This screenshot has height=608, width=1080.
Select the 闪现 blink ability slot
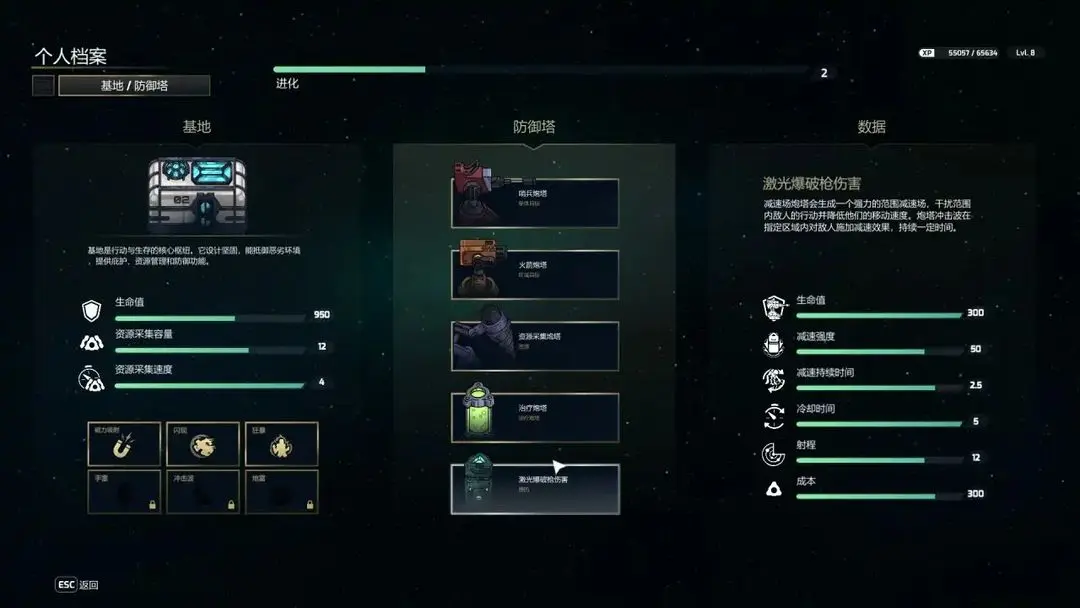pyautogui.click(x=203, y=444)
